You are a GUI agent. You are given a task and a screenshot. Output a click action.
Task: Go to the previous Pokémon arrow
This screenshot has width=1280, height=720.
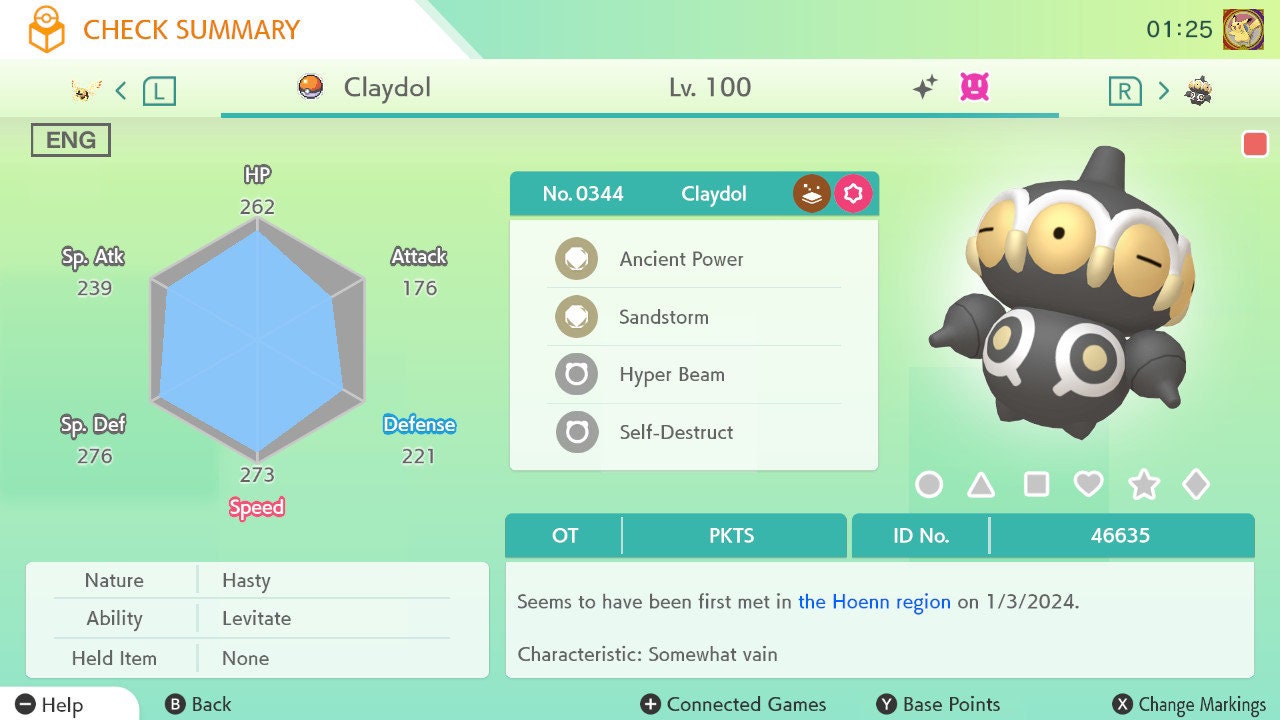coord(121,91)
